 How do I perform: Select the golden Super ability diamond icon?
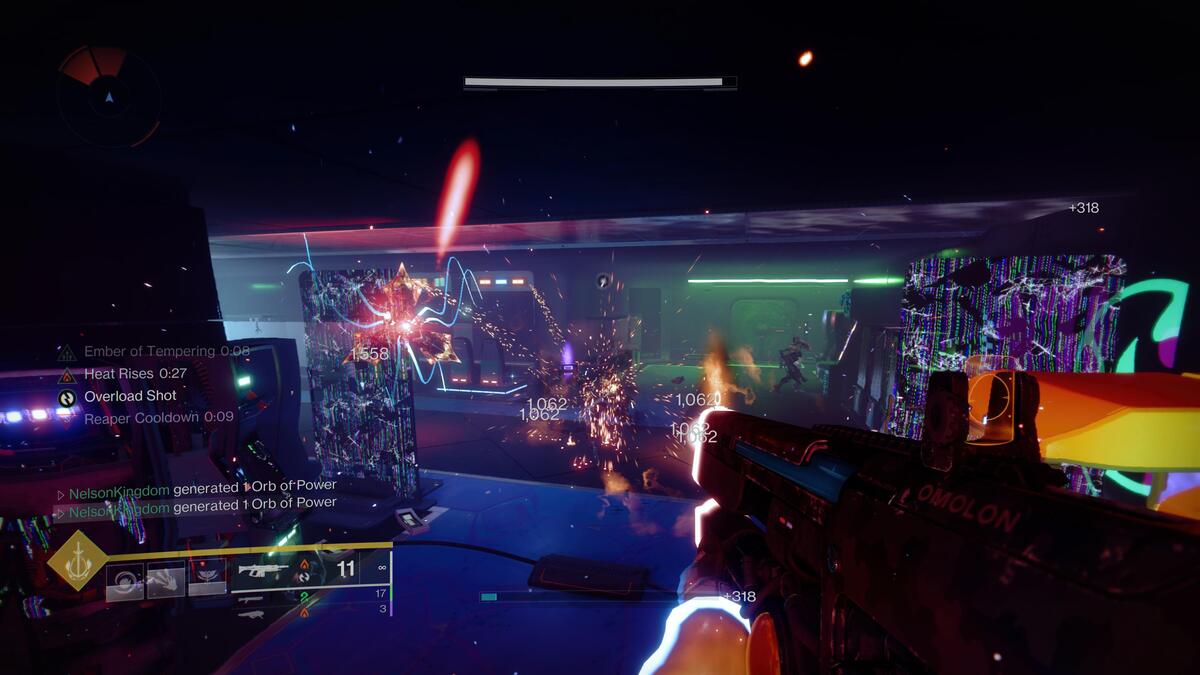pos(77,560)
